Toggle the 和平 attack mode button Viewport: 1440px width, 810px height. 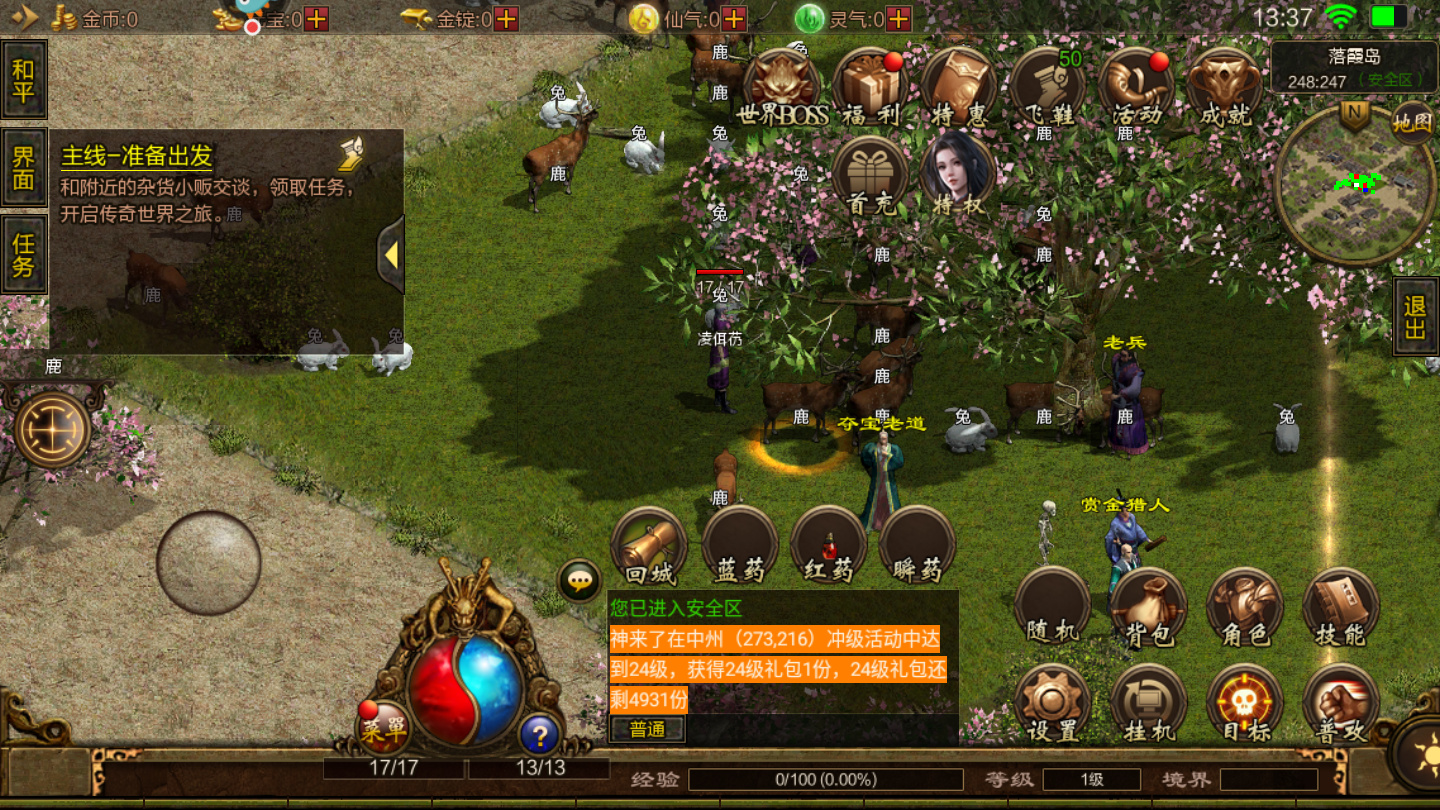pyautogui.click(x=24, y=80)
